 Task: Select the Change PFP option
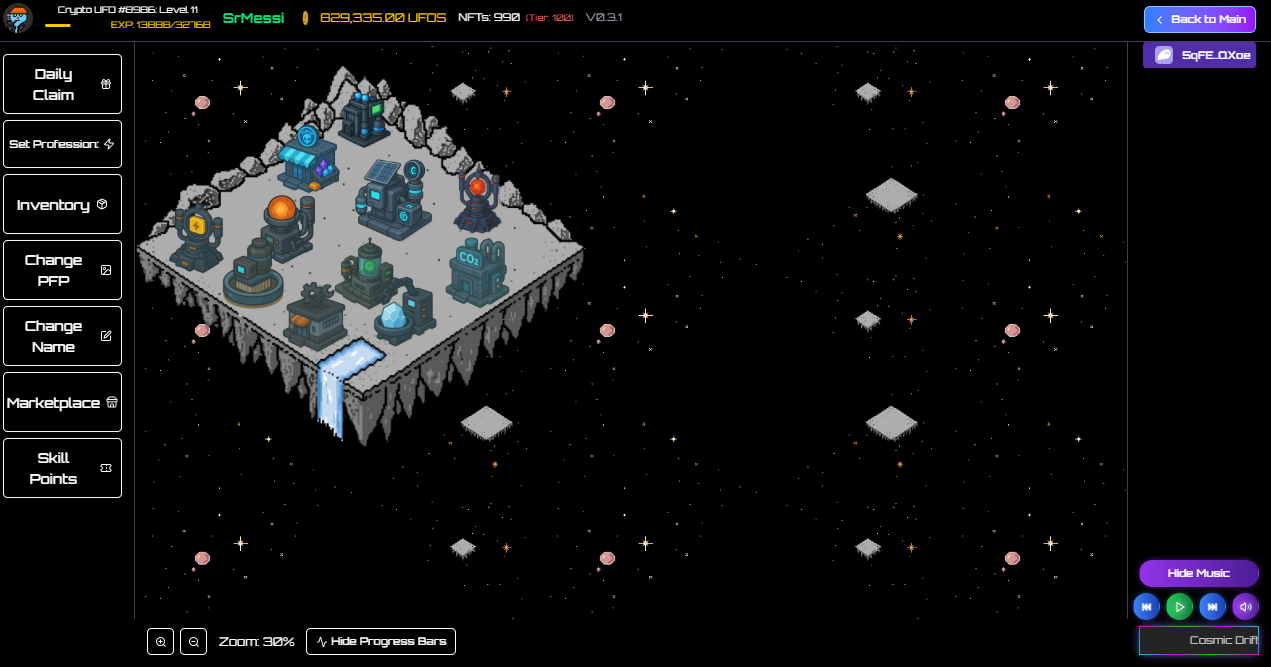[62, 270]
